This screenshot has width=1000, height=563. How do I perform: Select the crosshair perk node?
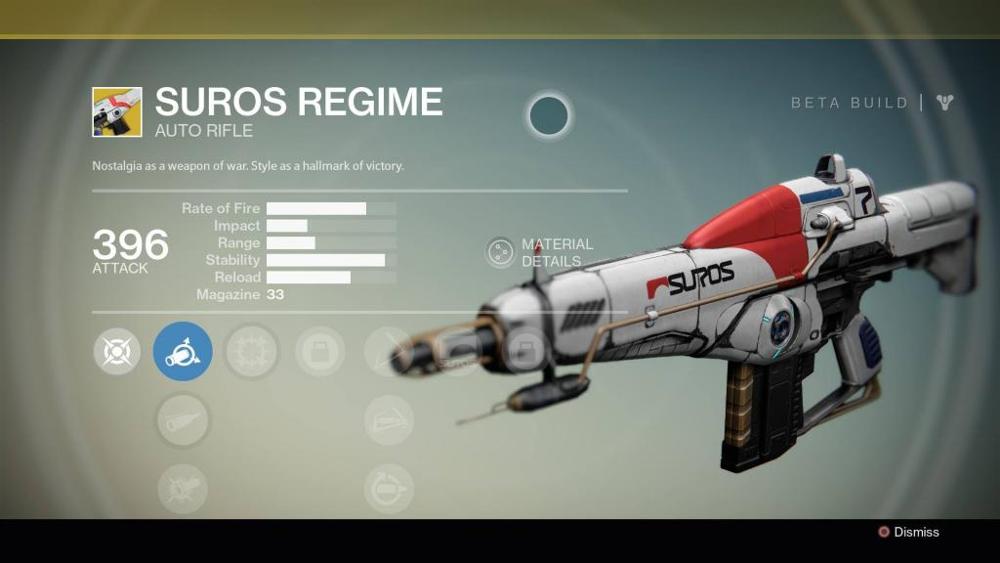[x=116, y=352]
